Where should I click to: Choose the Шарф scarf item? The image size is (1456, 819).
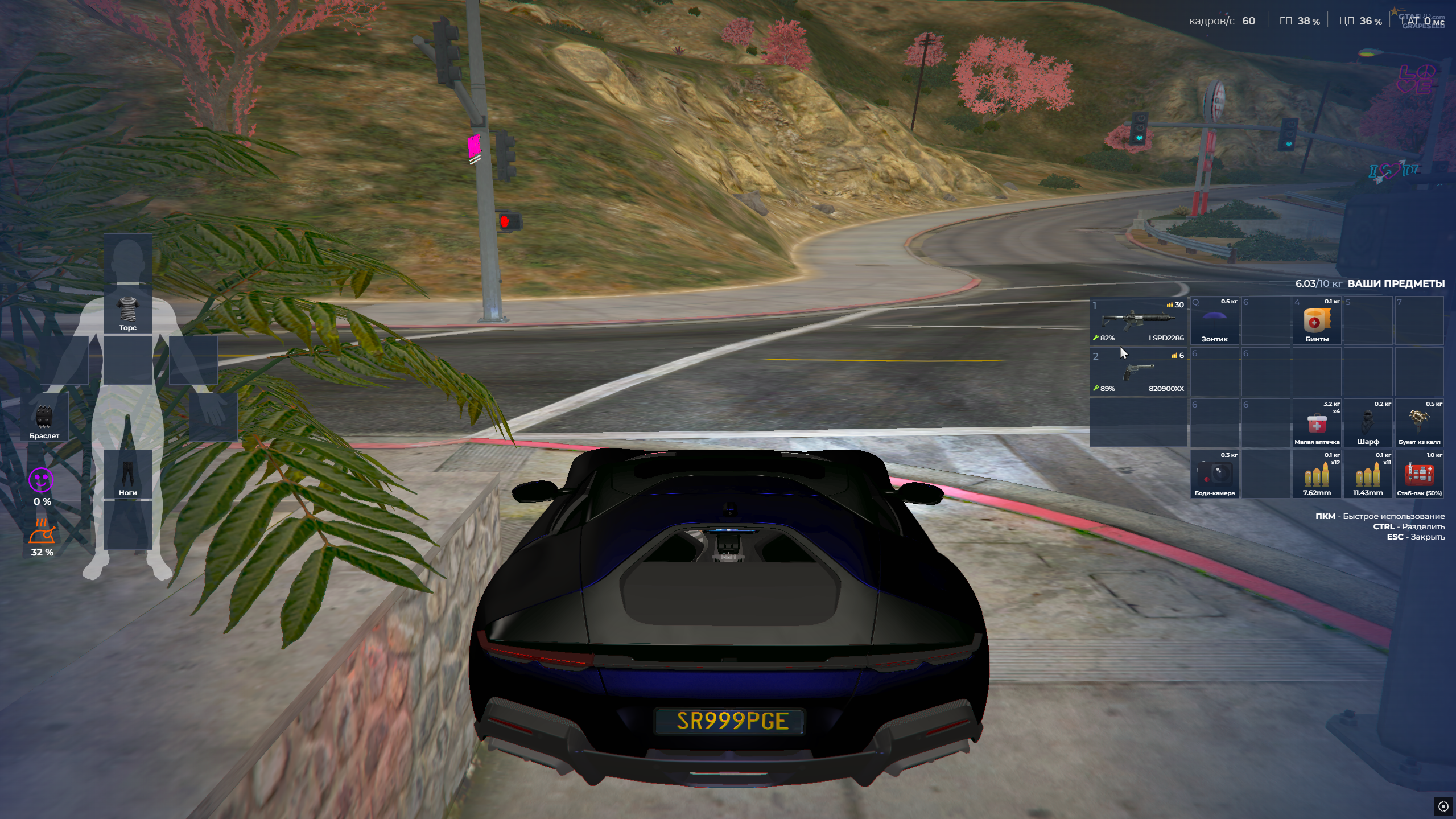1368,423
